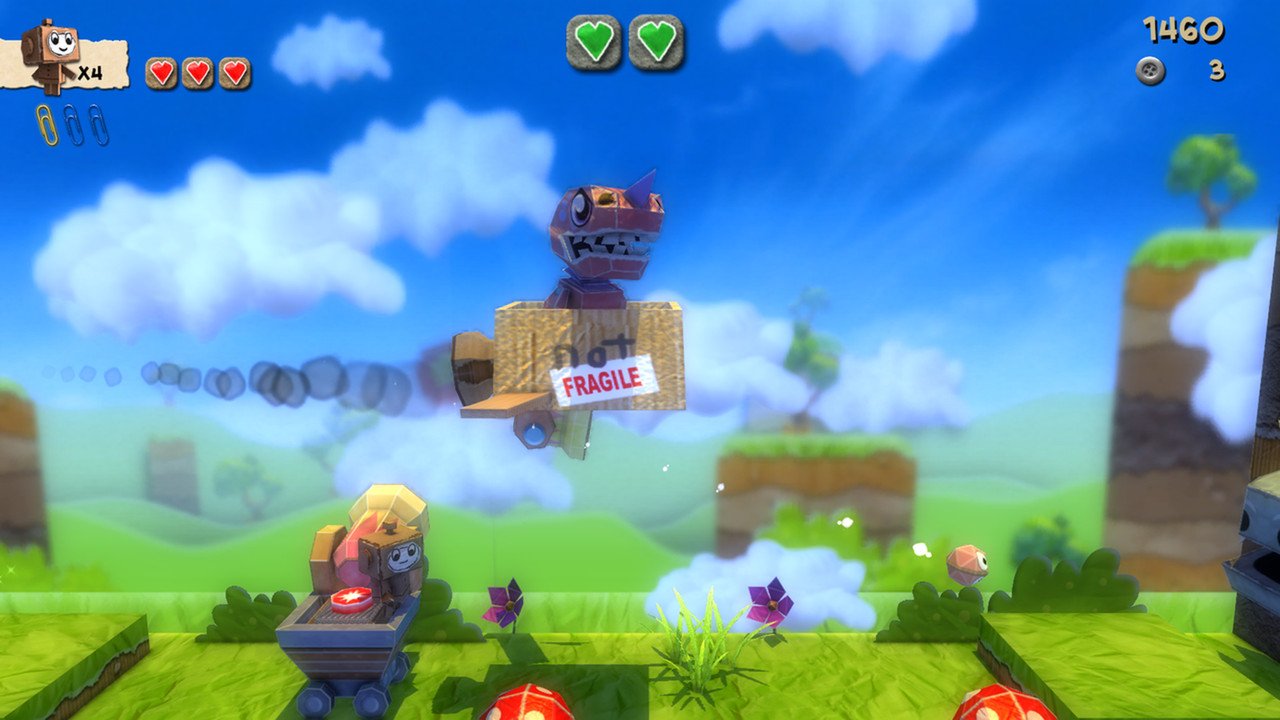Image resolution: width=1280 pixels, height=720 pixels.
Task: Toggle the third red heart in health bar
Action: click(x=235, y=72)
